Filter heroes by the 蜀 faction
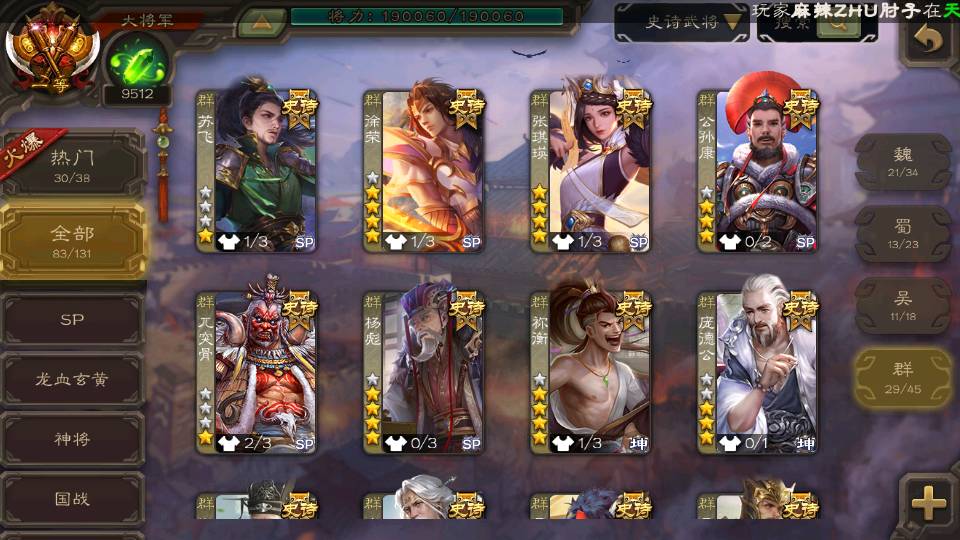 (x=903, y=234)
